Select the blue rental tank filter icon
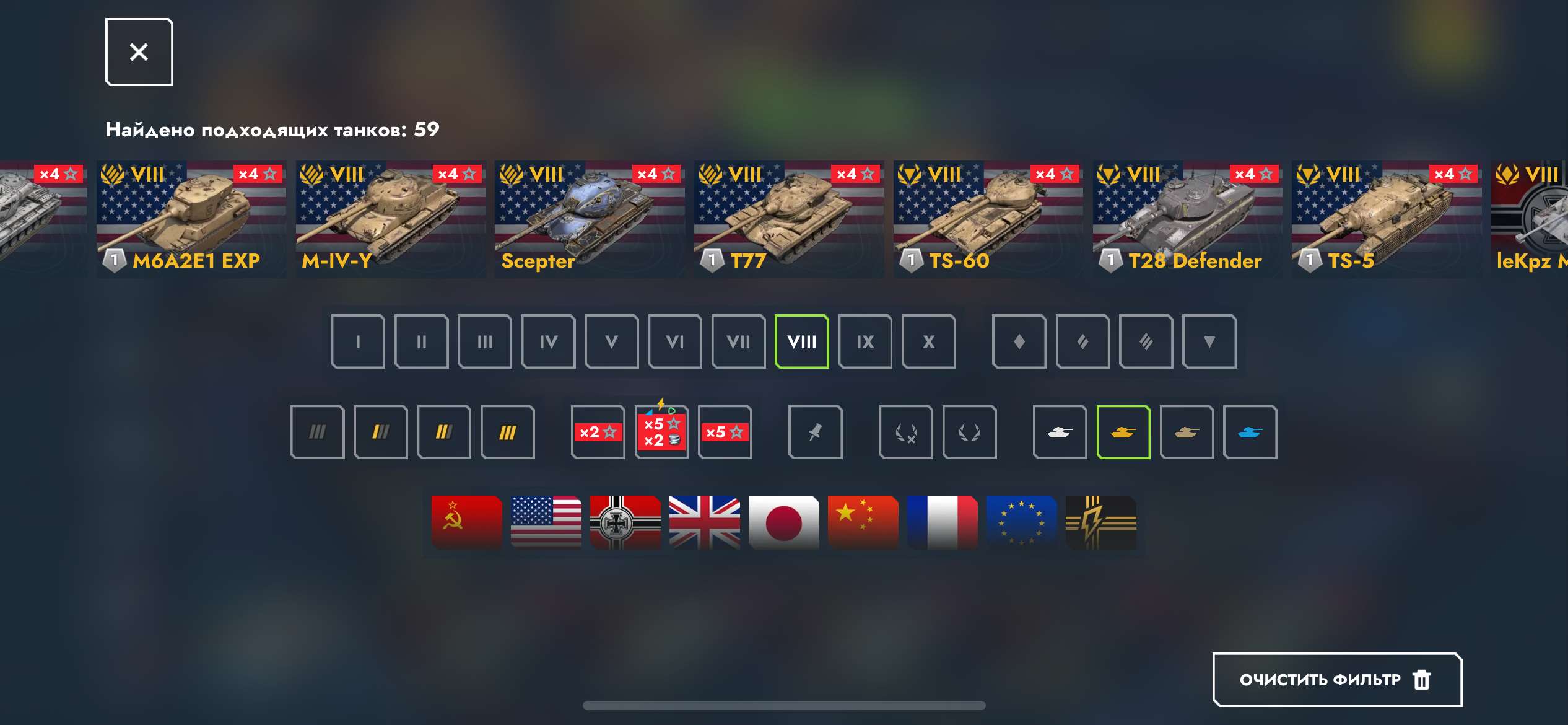This screenshot has height=725, width=1568. (1250, 432)
